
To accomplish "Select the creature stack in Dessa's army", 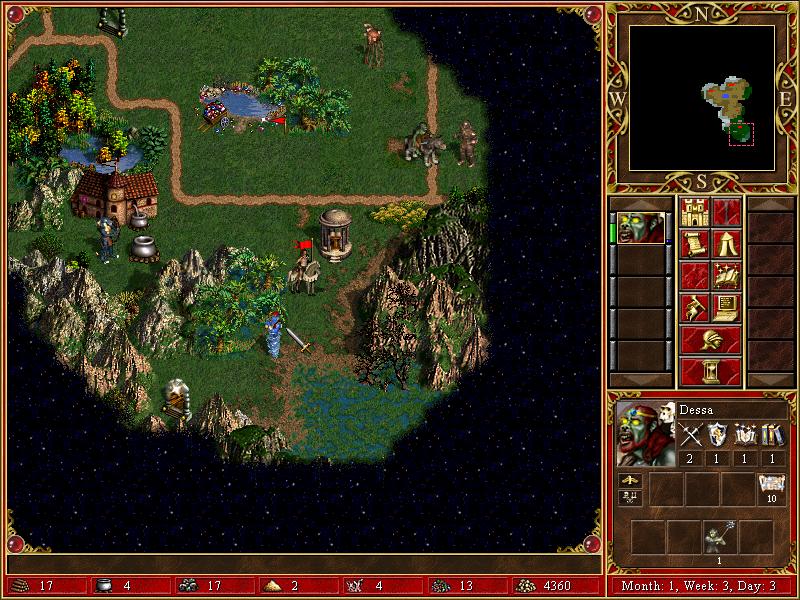I will (717, 537).
